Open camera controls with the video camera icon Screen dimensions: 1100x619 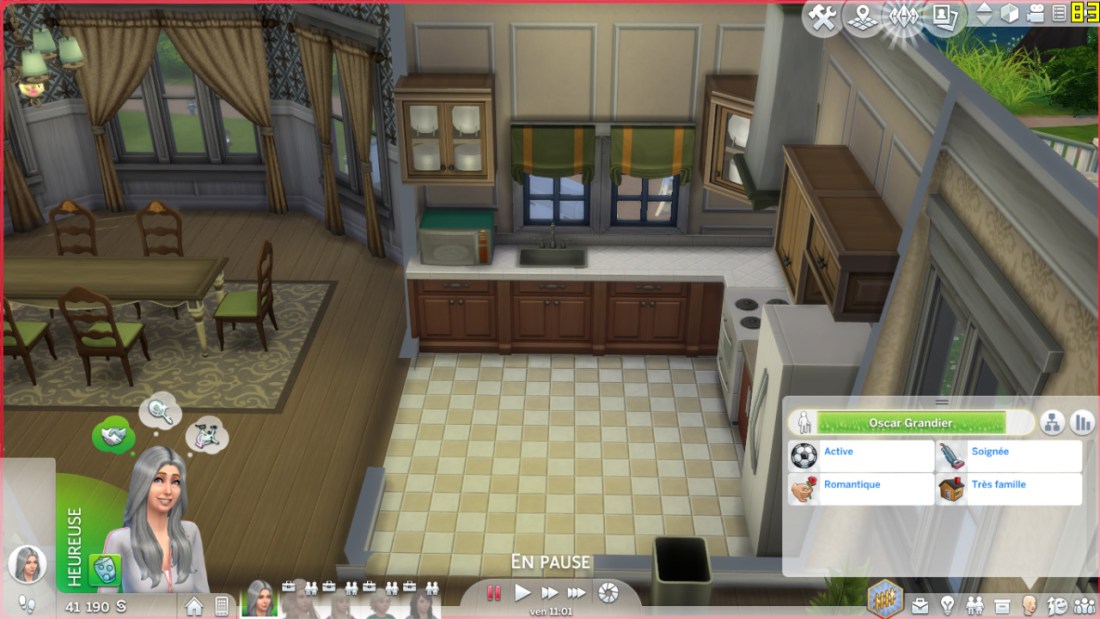pos(1035,14)
